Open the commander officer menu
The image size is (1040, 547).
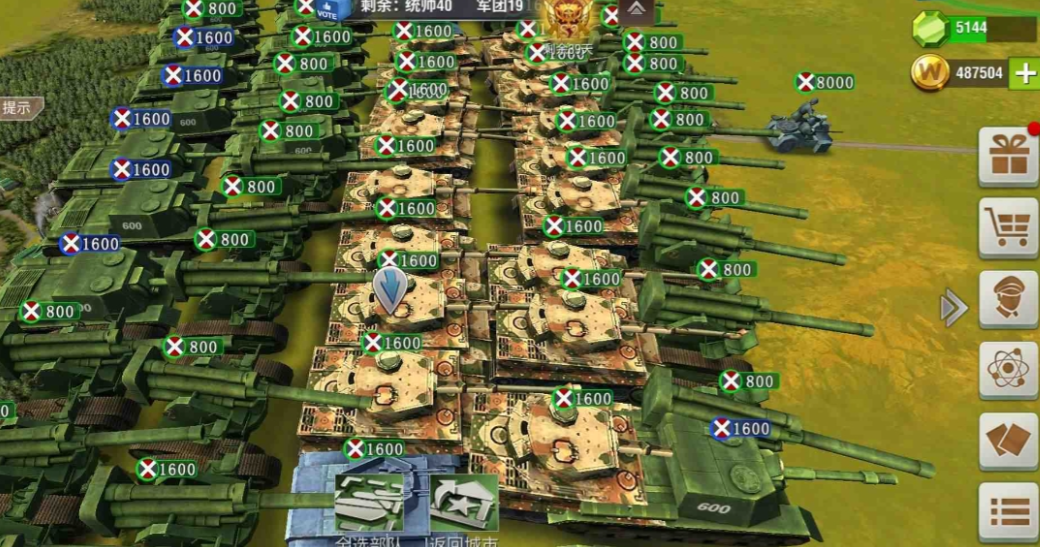tap(1008, 299)
